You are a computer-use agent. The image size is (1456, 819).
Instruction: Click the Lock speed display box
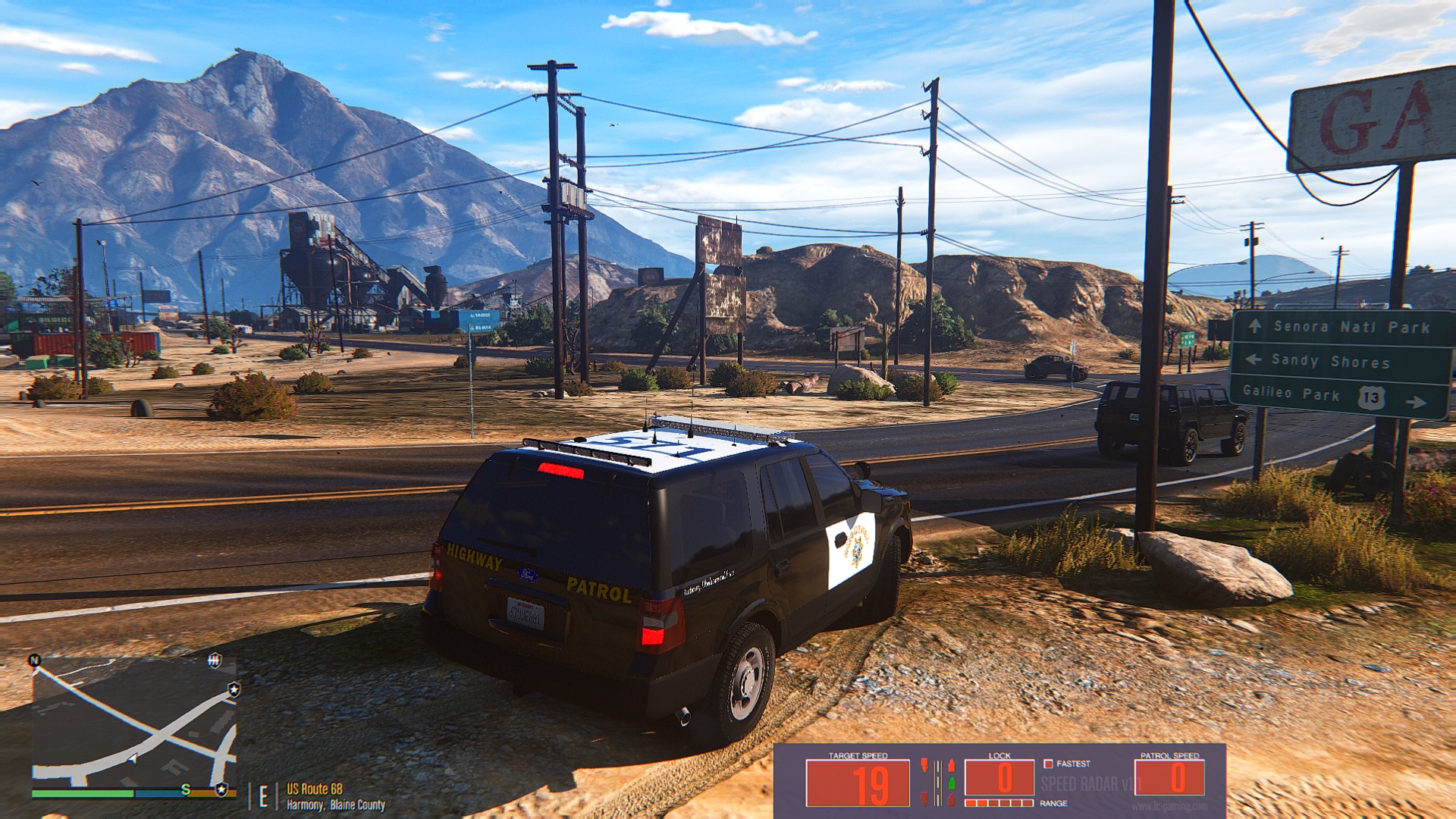click(999, 778)
